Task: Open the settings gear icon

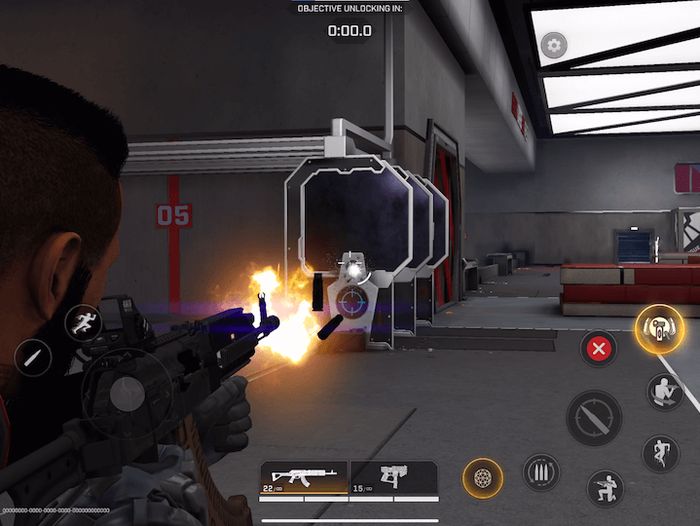Action: click(x=553, y=45)
